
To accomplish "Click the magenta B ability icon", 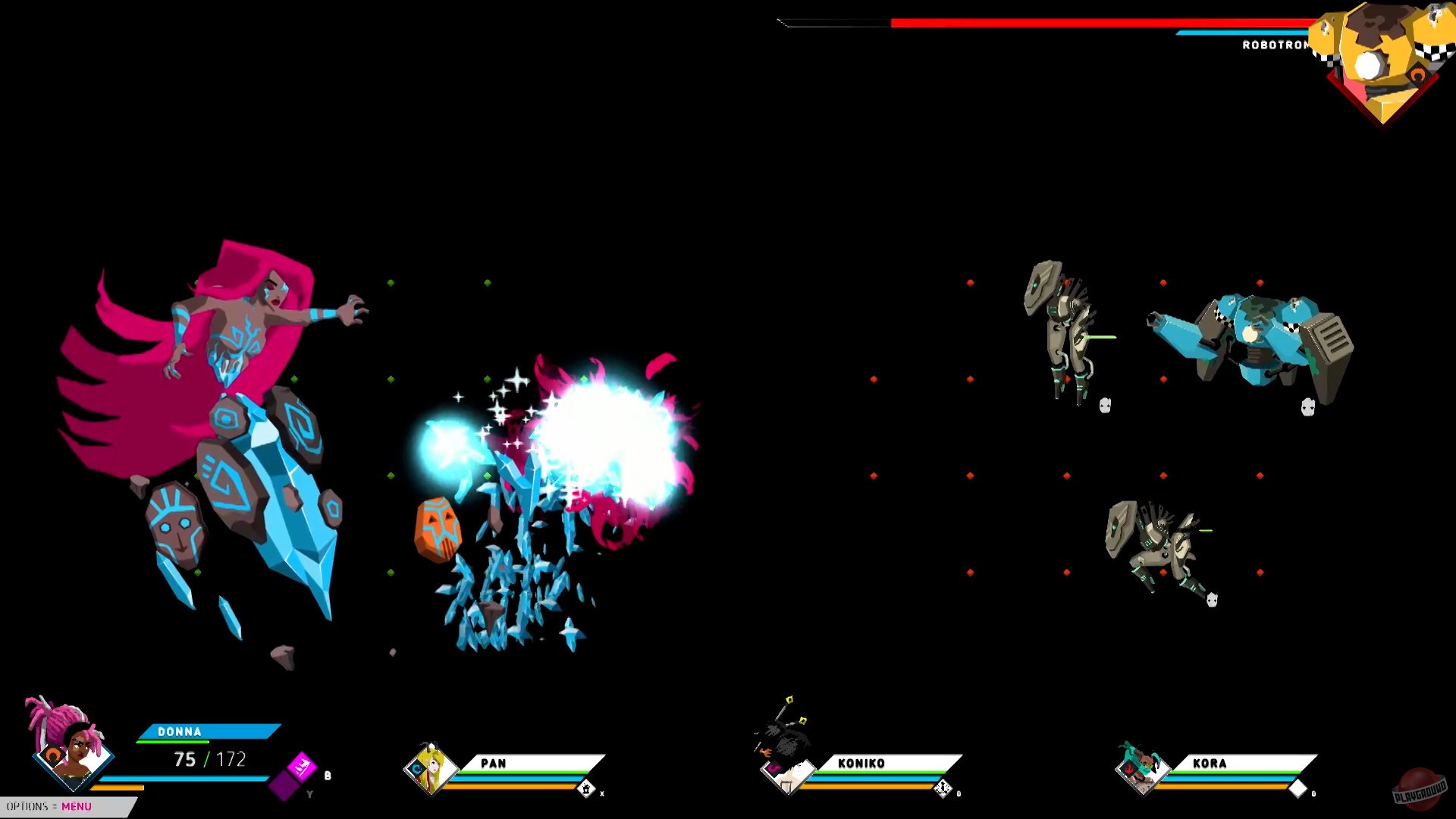I will (x=300, y=767).
